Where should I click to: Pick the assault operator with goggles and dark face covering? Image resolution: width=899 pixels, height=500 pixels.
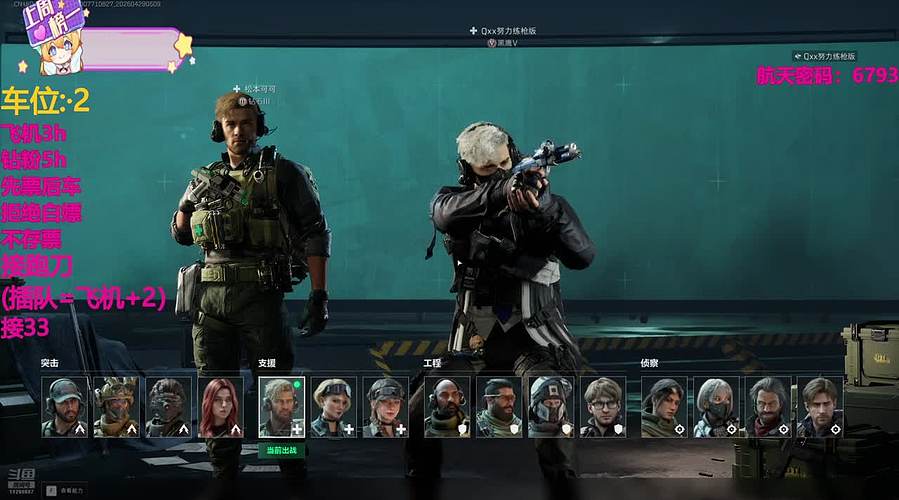(168, 407)
